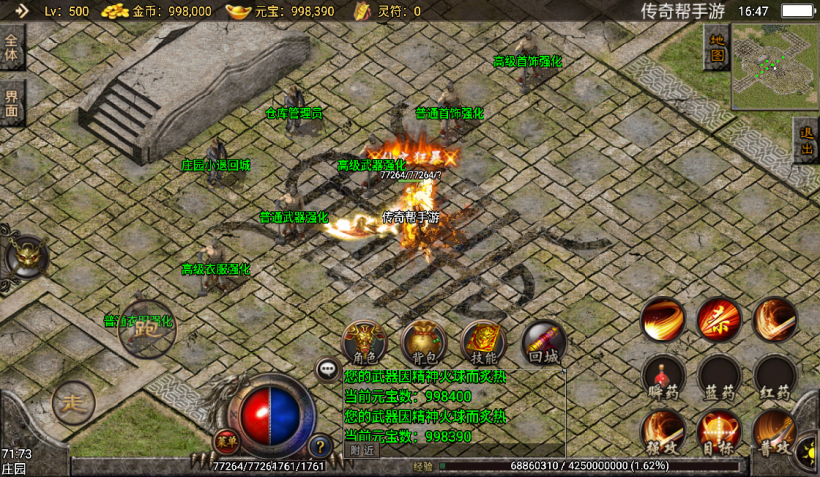Screen dimensions: 820x477
Task: Use the 普攻 normal attack button
Action: (774, 432)
